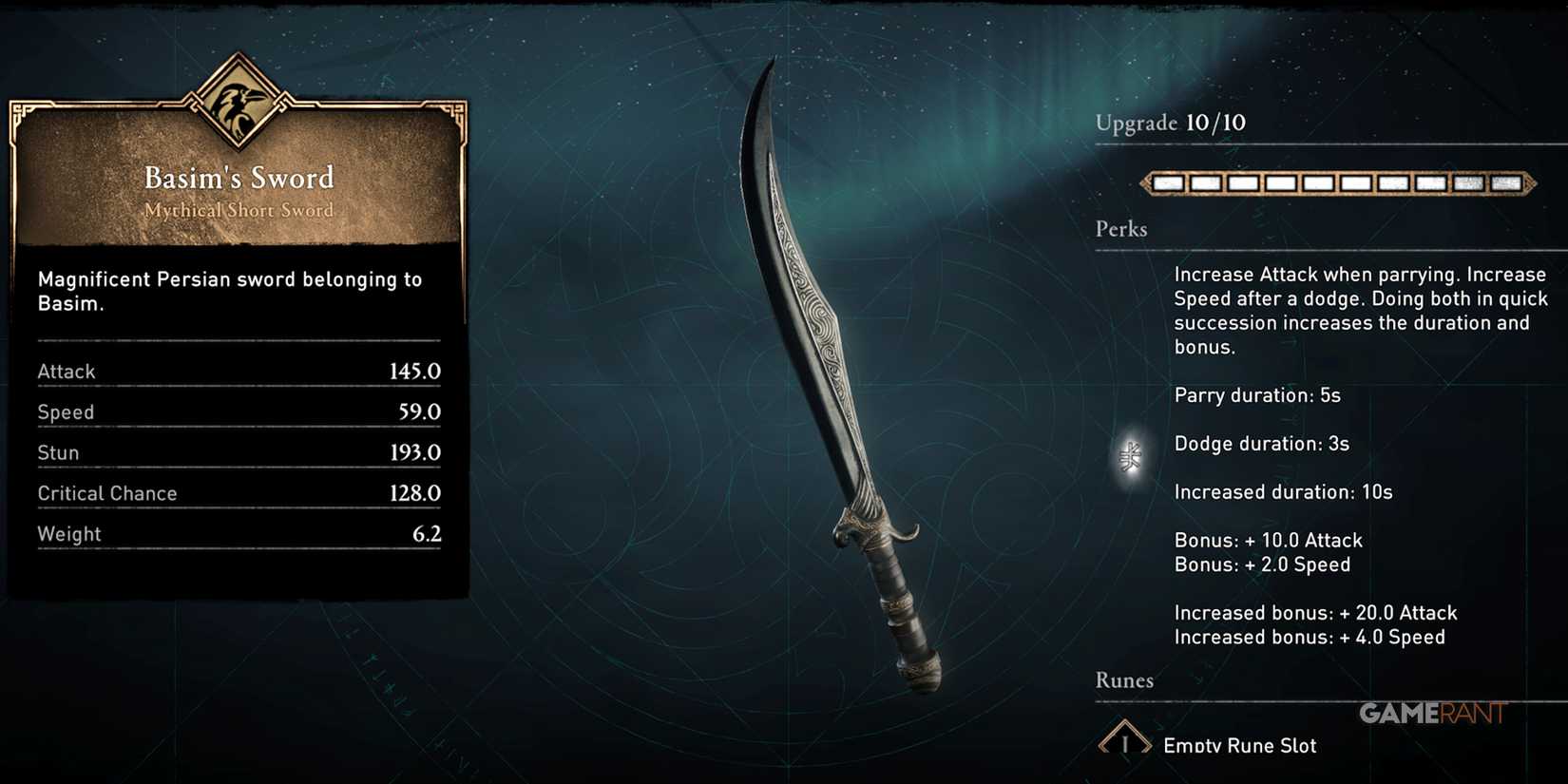
Task: Click the diamond Empty Rune Slot icon
Action: pyautogui.click(x=1127, y=741)
